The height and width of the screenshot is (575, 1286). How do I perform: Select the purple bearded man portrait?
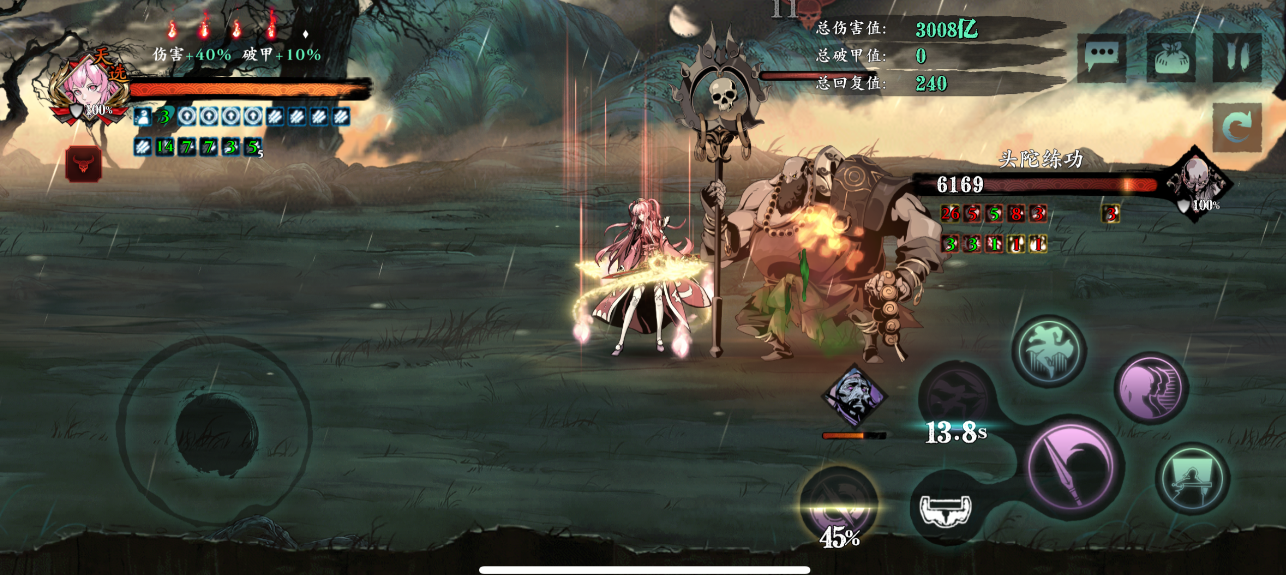point(854,396)
